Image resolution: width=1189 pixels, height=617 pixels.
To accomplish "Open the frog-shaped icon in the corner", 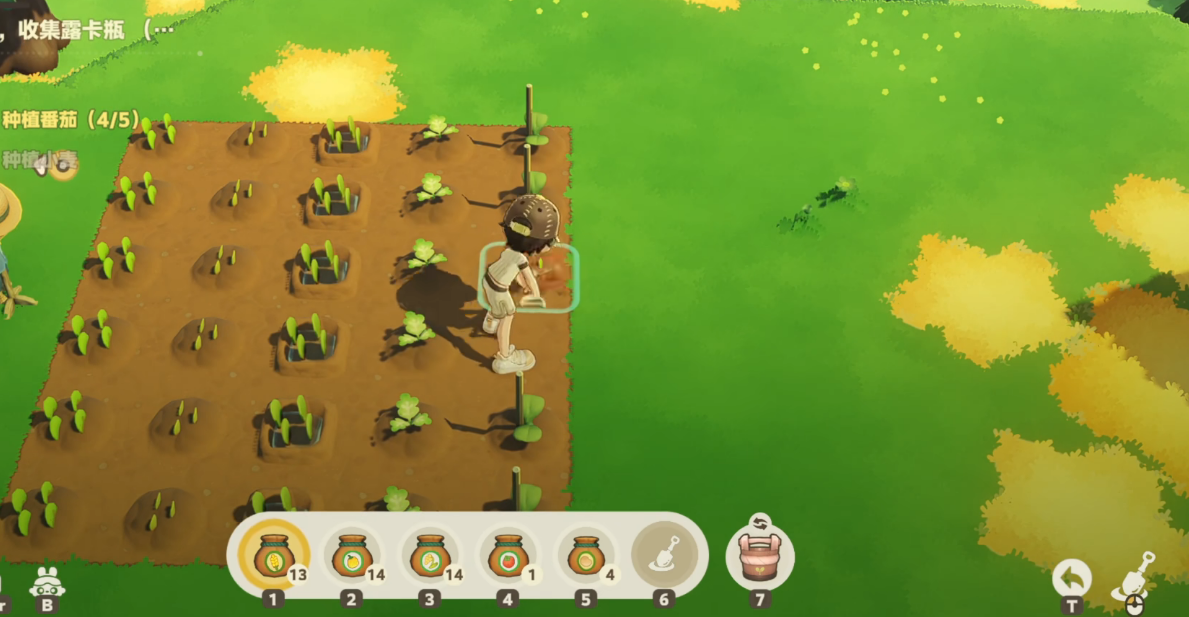I will coord(46,581).
